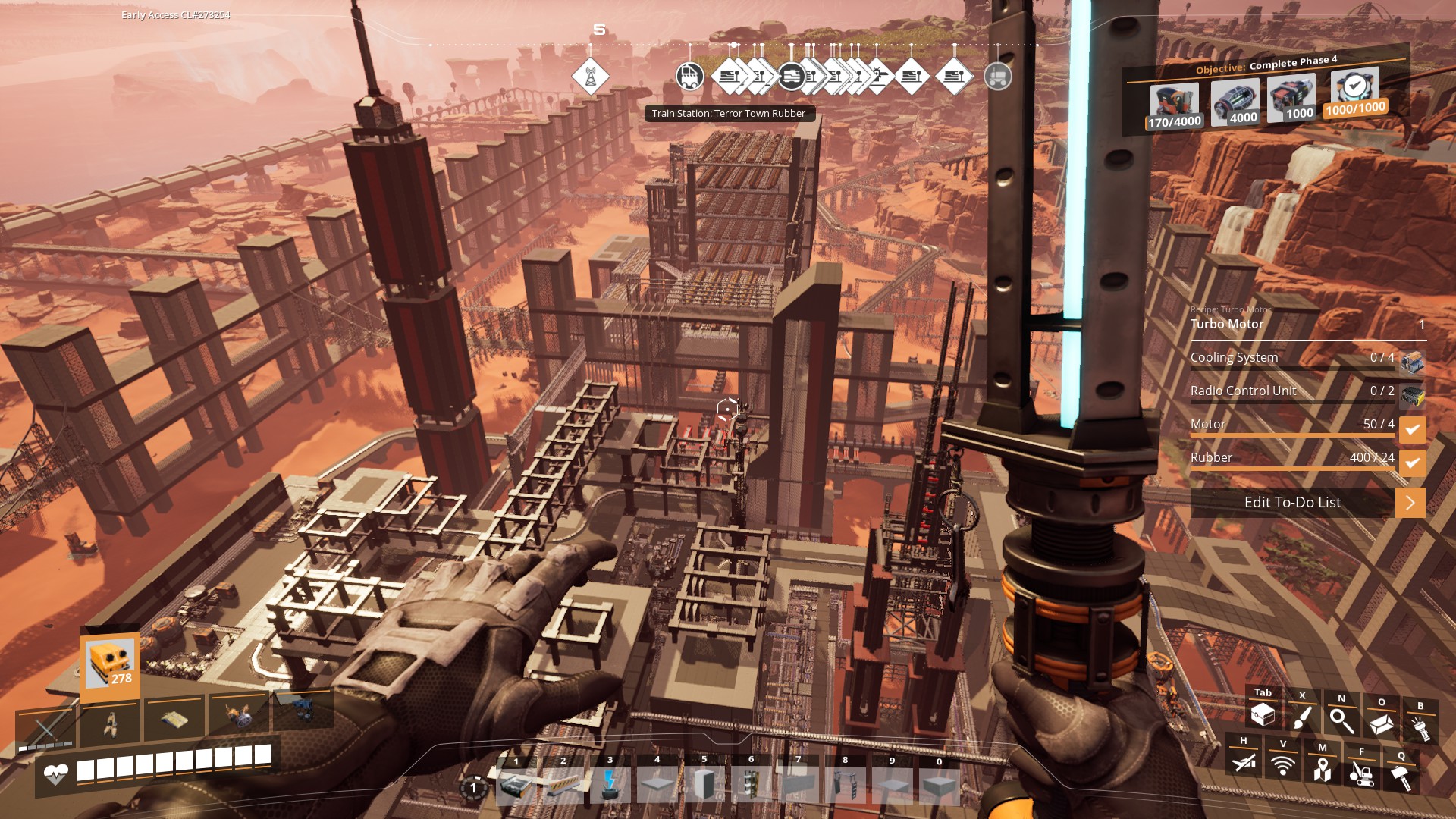1456x819 pixels.
Task: Open the paintbrush customizer tool
Action: click(x=1302, y=717)
